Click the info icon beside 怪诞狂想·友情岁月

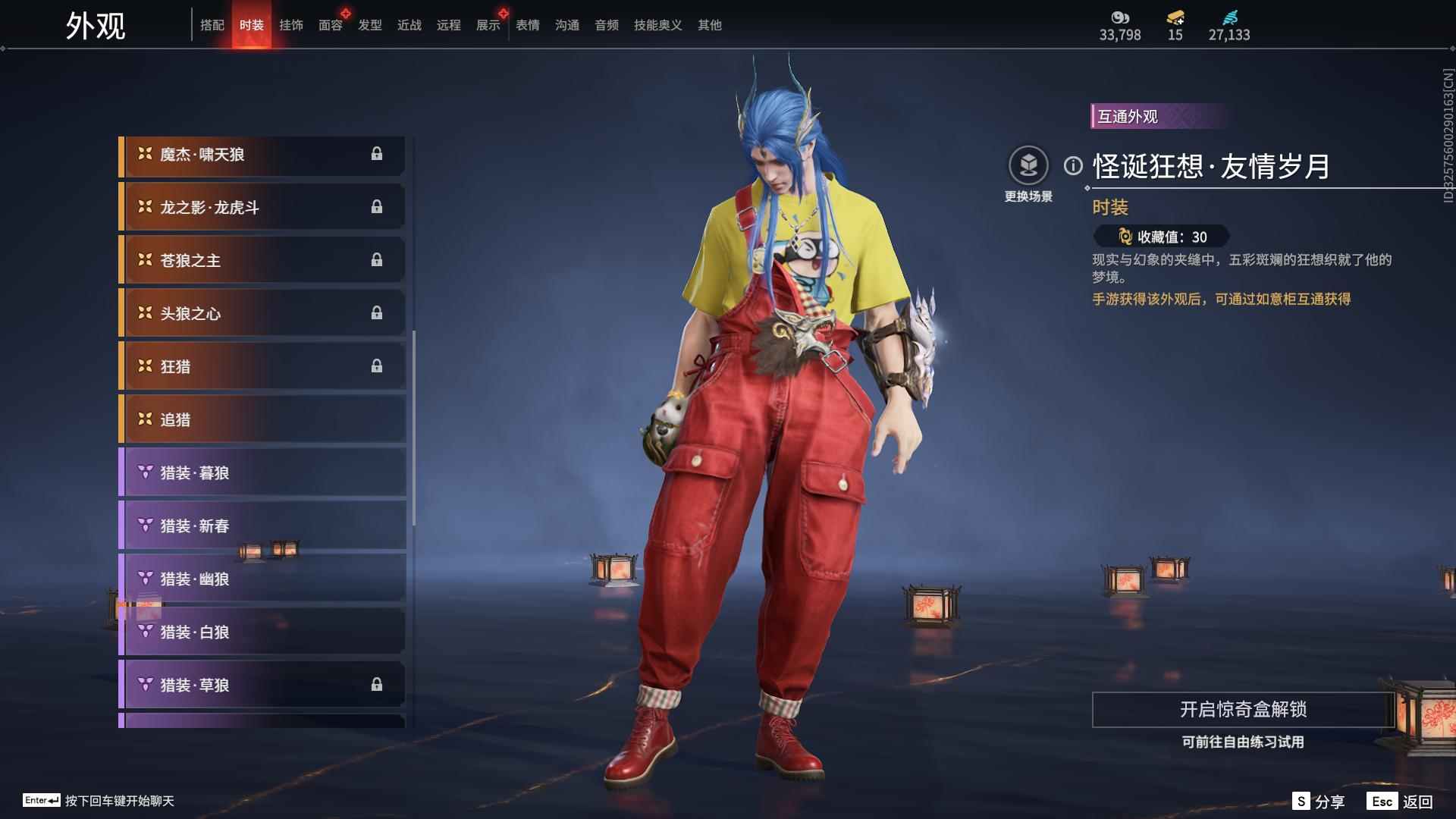pyautogui.click(x=1072, y=164)
